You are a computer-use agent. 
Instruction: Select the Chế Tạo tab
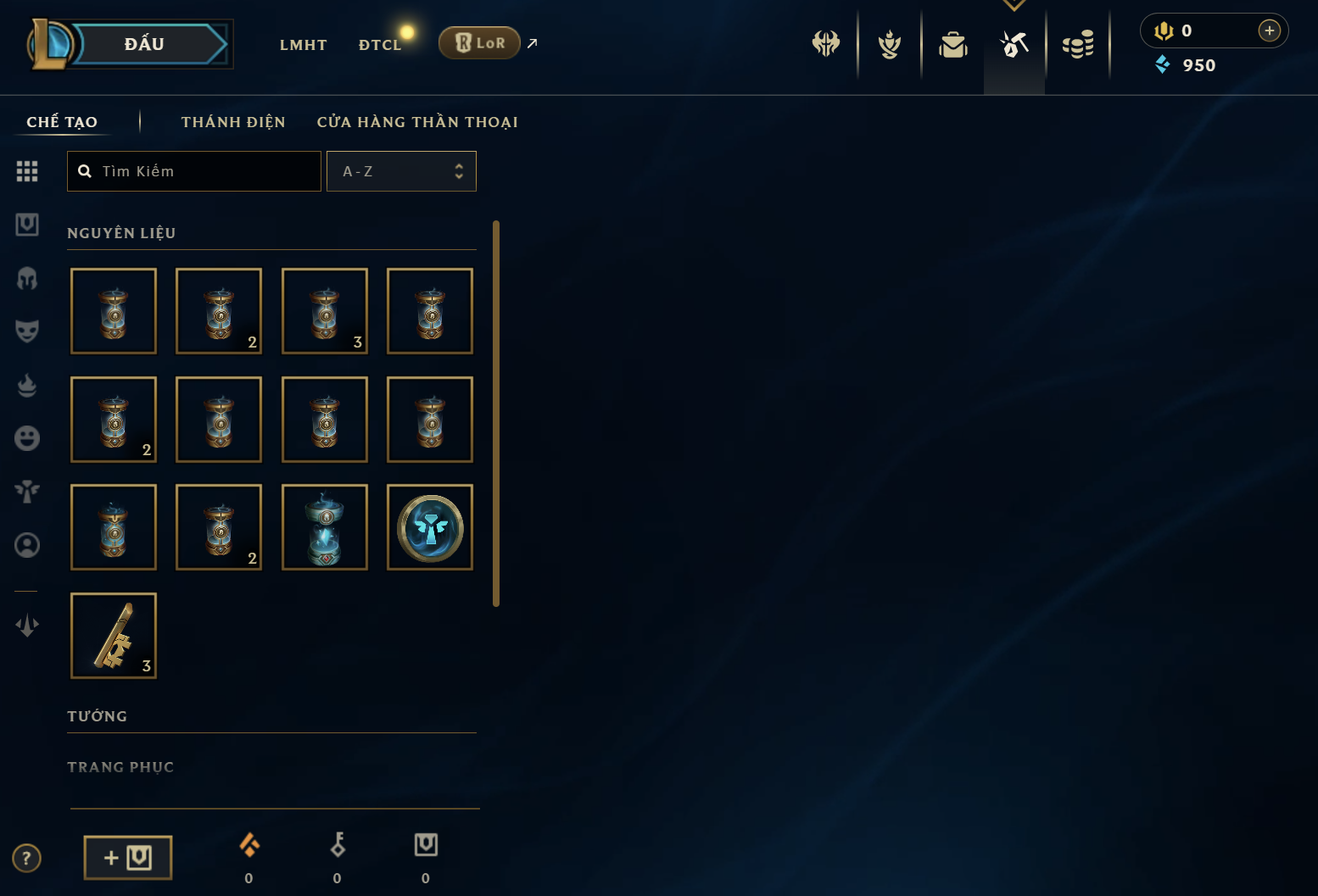62,122
